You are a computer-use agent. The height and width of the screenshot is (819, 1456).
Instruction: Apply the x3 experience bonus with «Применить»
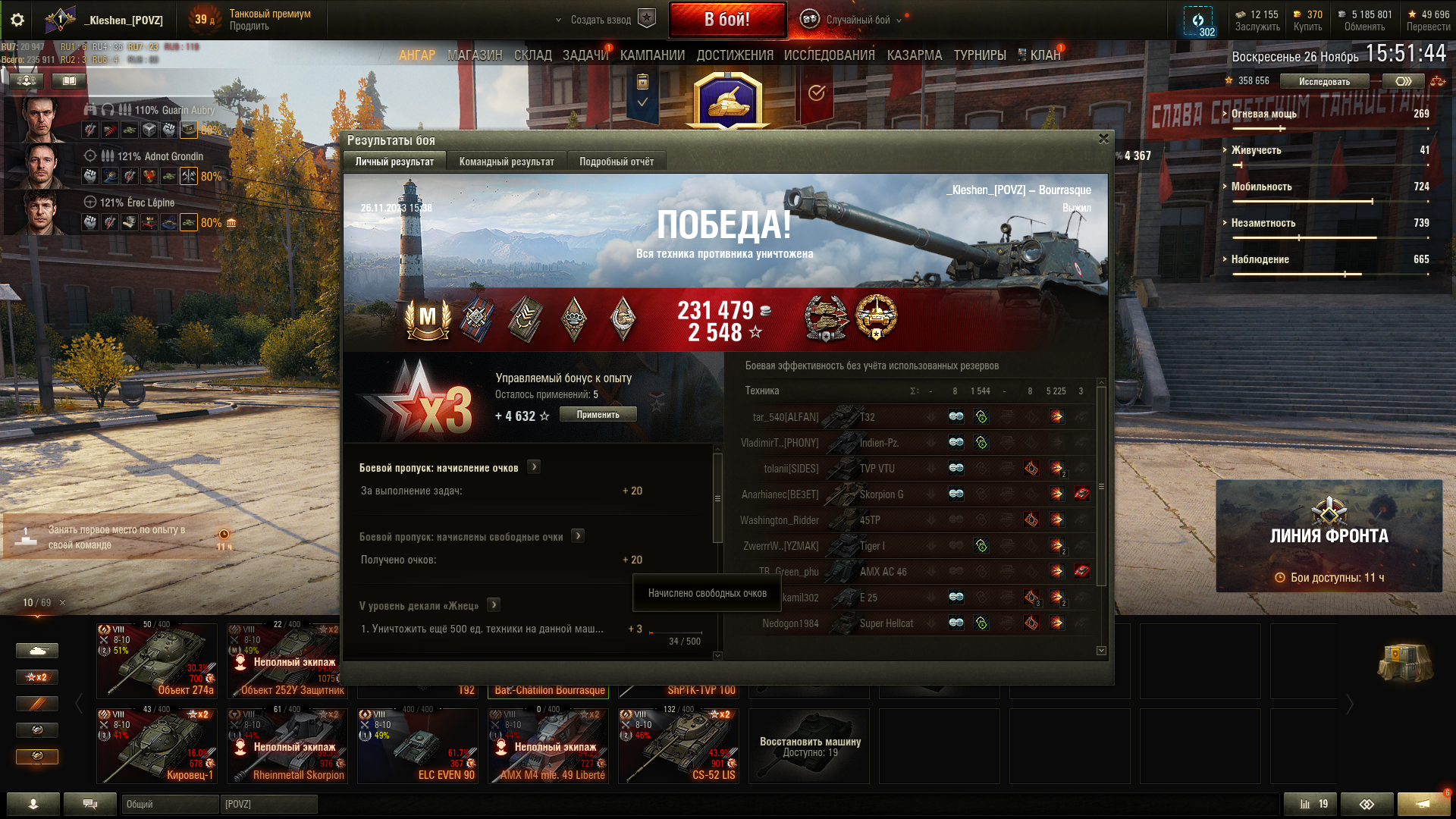[598, 415]
